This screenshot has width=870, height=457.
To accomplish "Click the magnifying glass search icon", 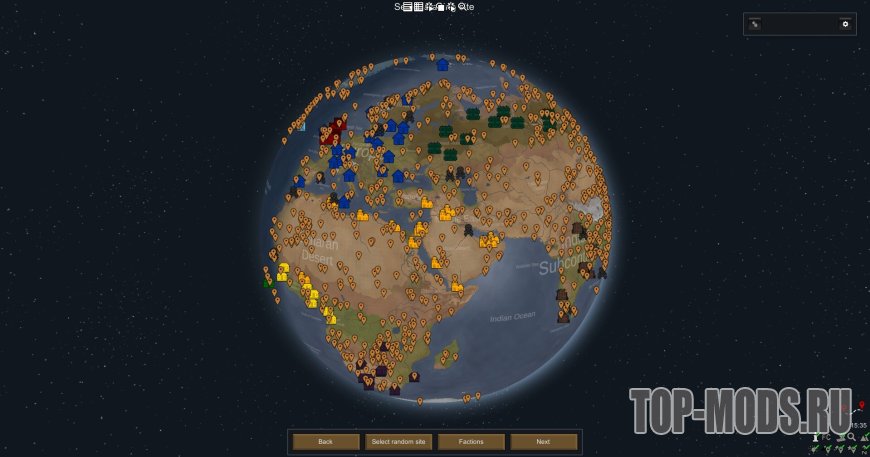I will [851, 437].
